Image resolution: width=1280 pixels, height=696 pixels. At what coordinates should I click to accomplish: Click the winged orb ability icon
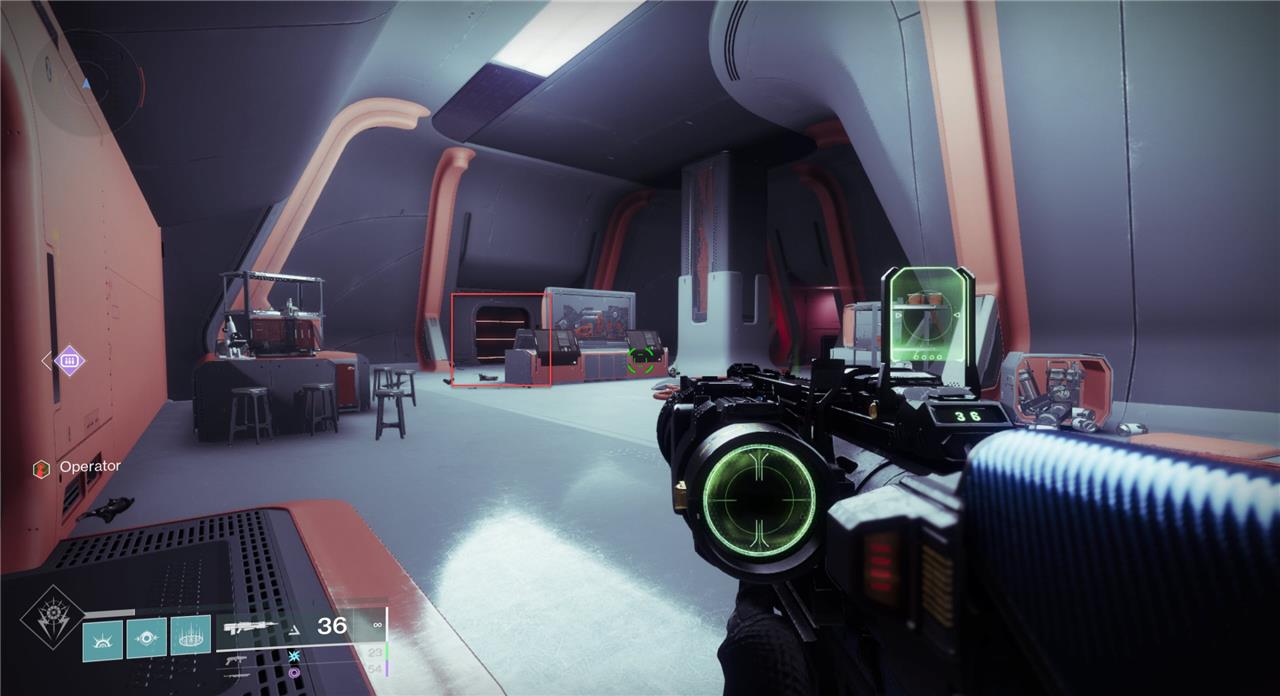coord(146,637)
